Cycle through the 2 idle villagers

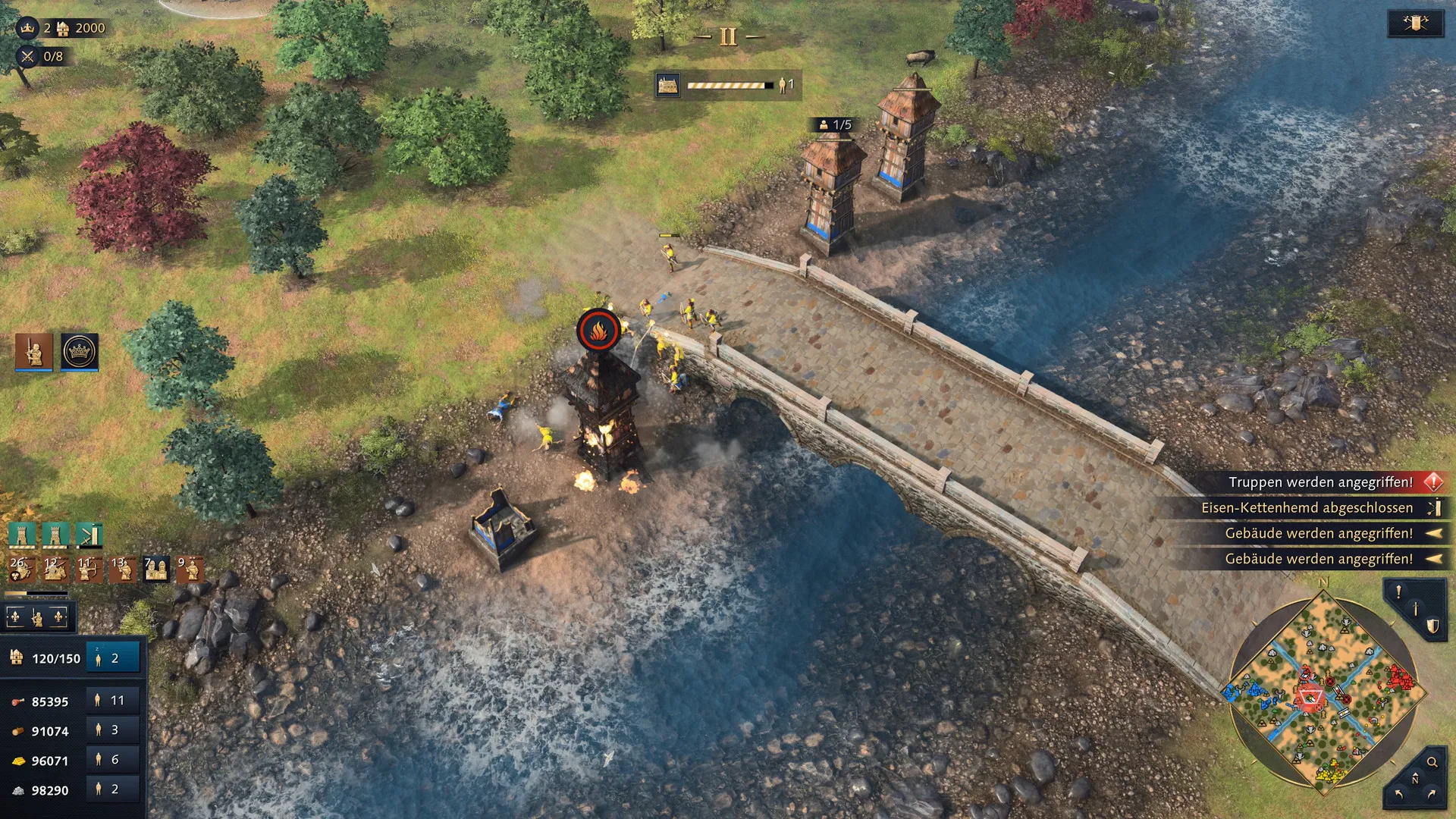pyautogui.click(x=113, y=658)
